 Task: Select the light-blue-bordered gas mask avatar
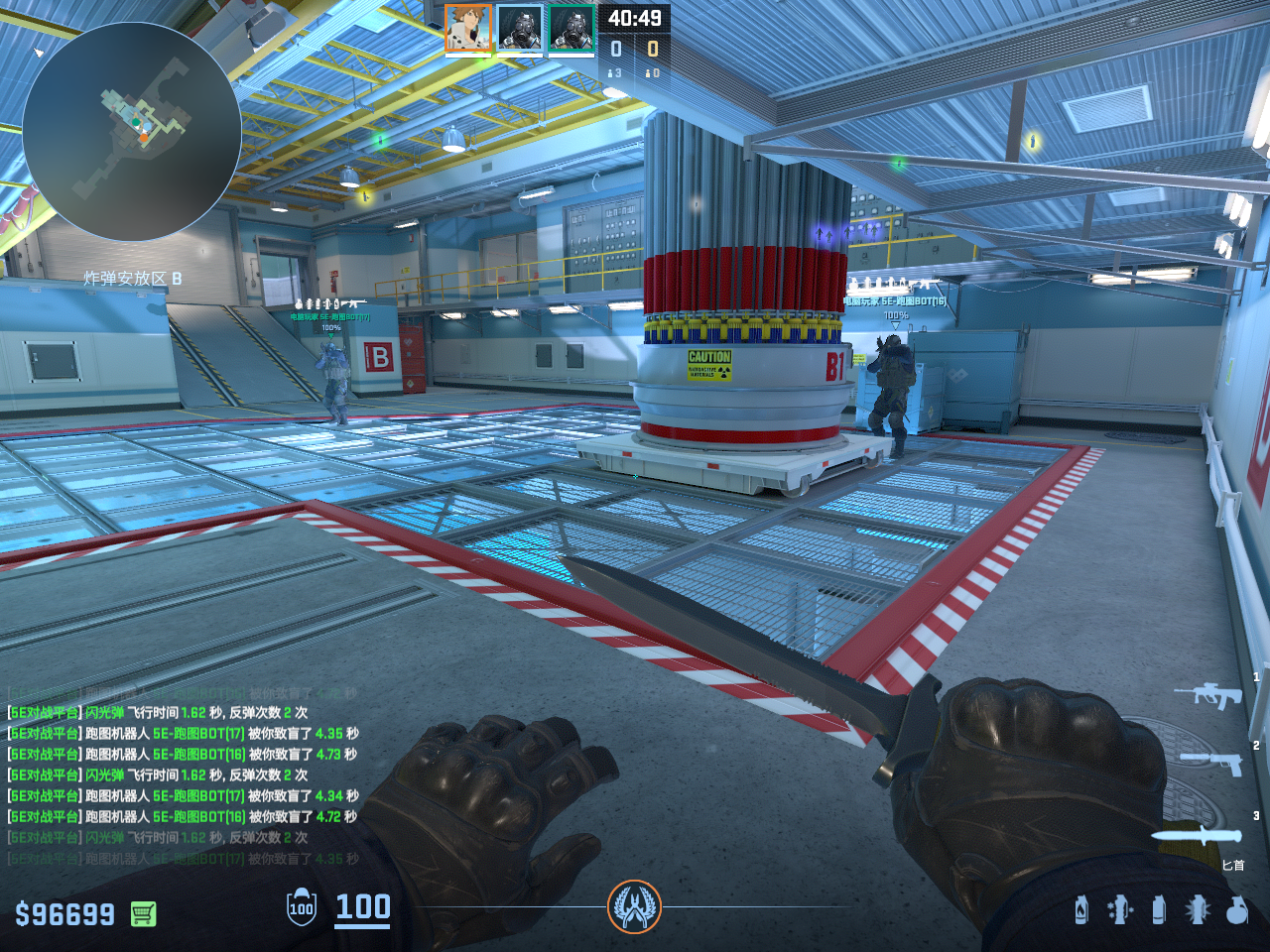click(520, 28)
